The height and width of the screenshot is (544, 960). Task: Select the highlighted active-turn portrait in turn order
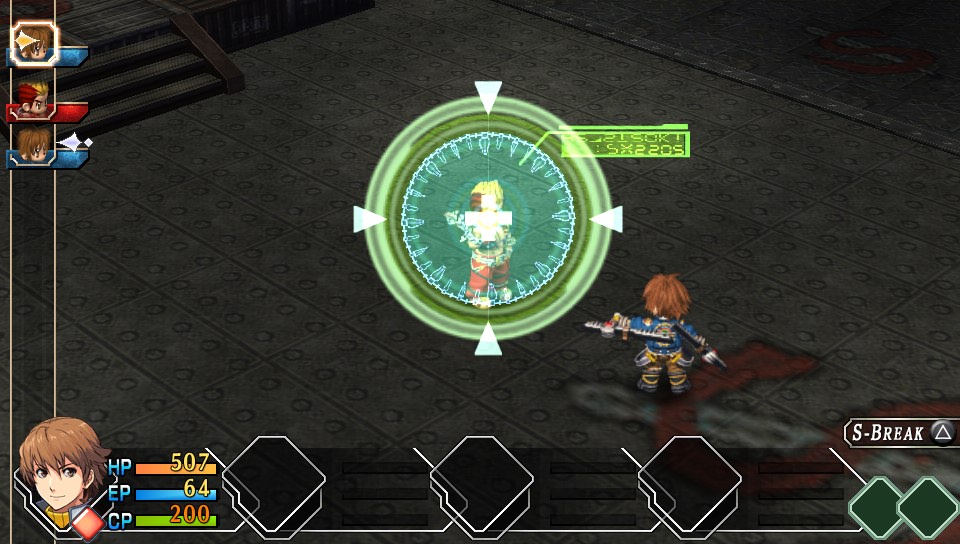34,42
